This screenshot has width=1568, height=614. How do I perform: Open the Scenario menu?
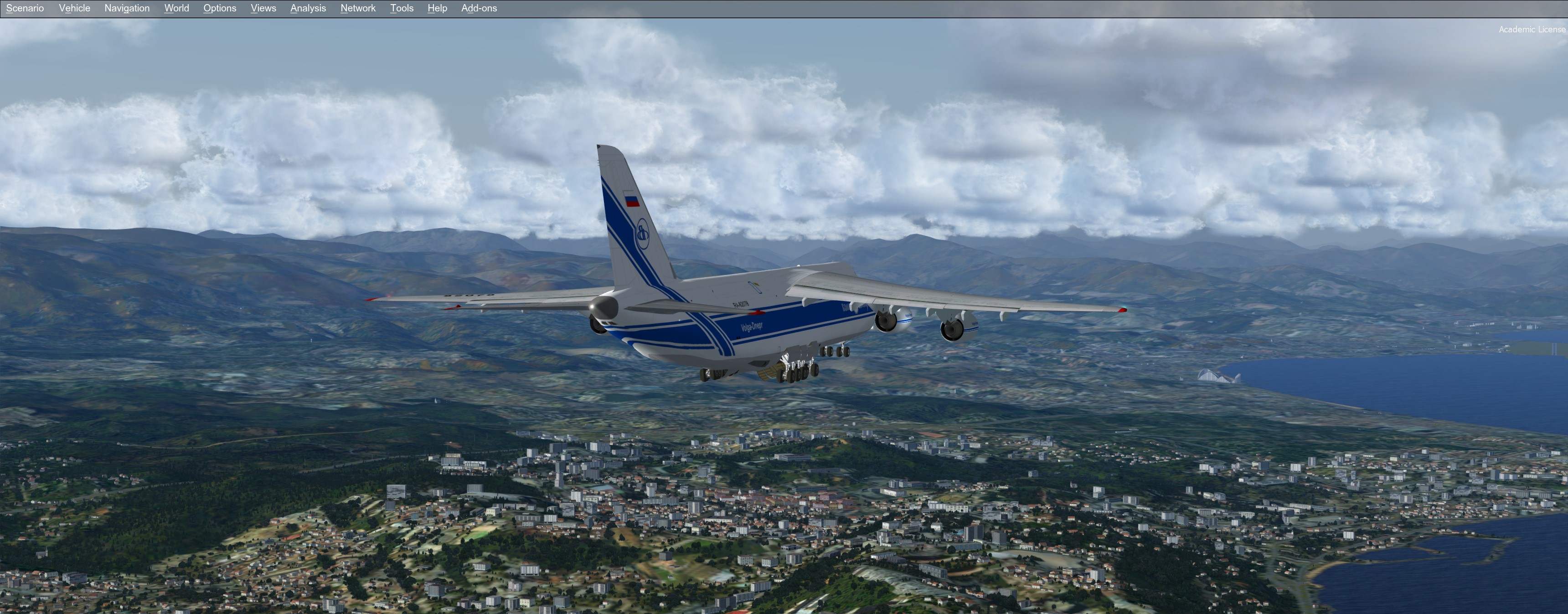25,9
